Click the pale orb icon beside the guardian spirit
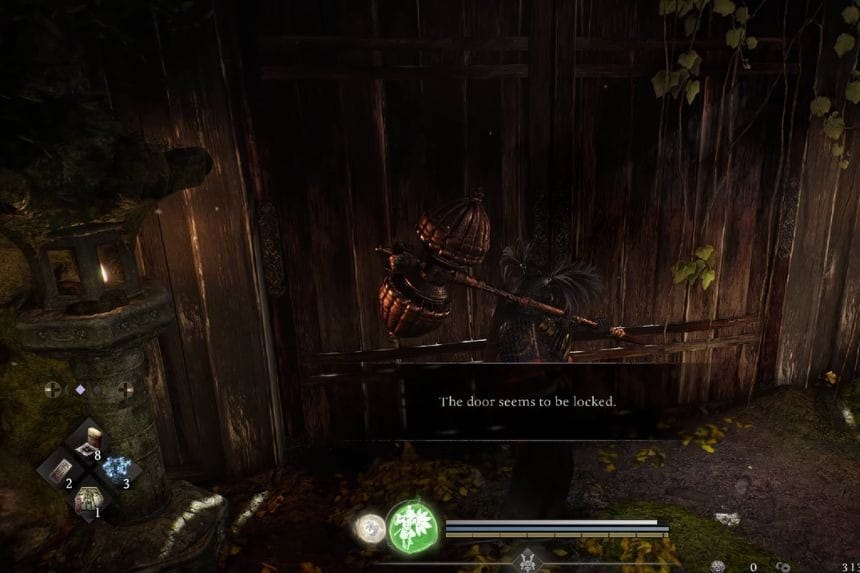This screenshot has height=573, width=860. point(370,528)
